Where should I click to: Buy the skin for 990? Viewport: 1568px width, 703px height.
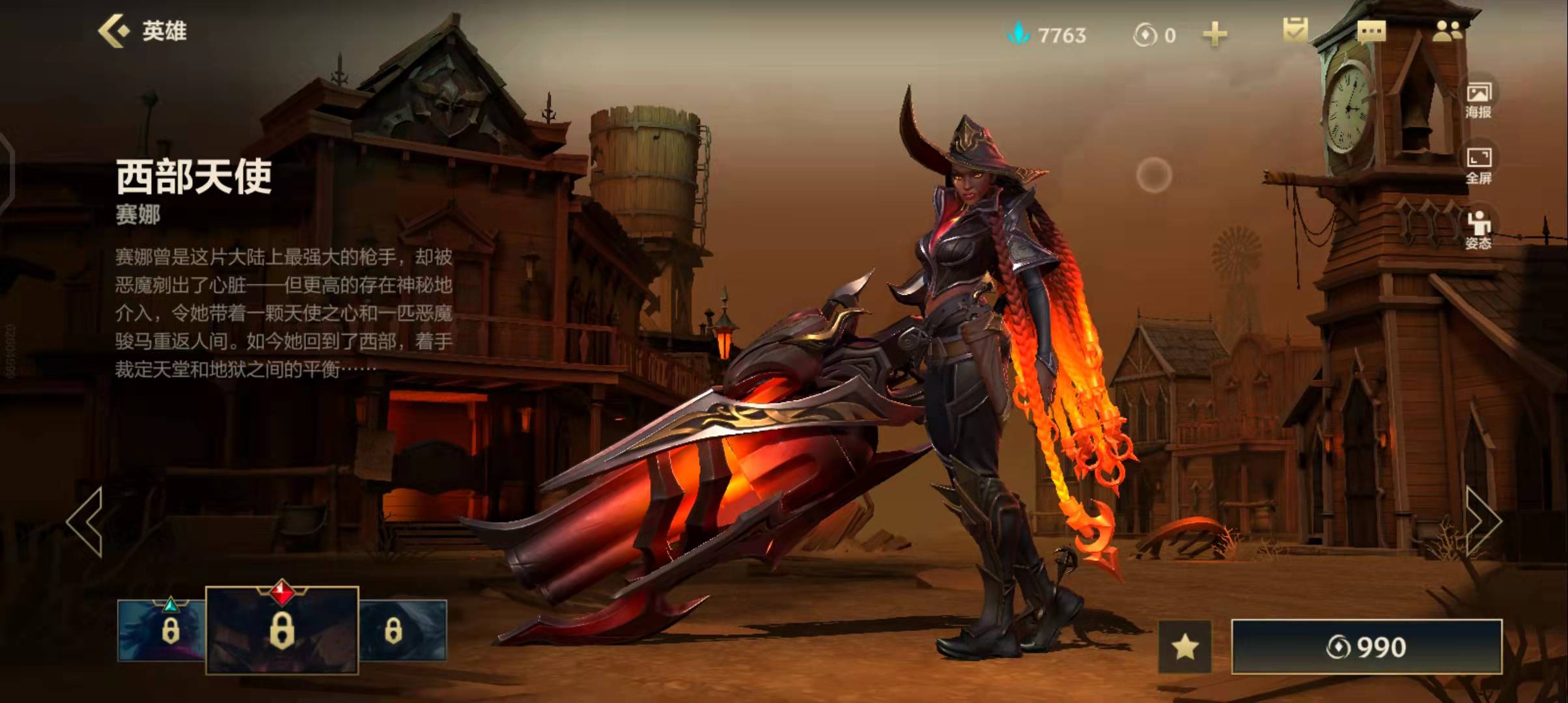pos(1366,647)
